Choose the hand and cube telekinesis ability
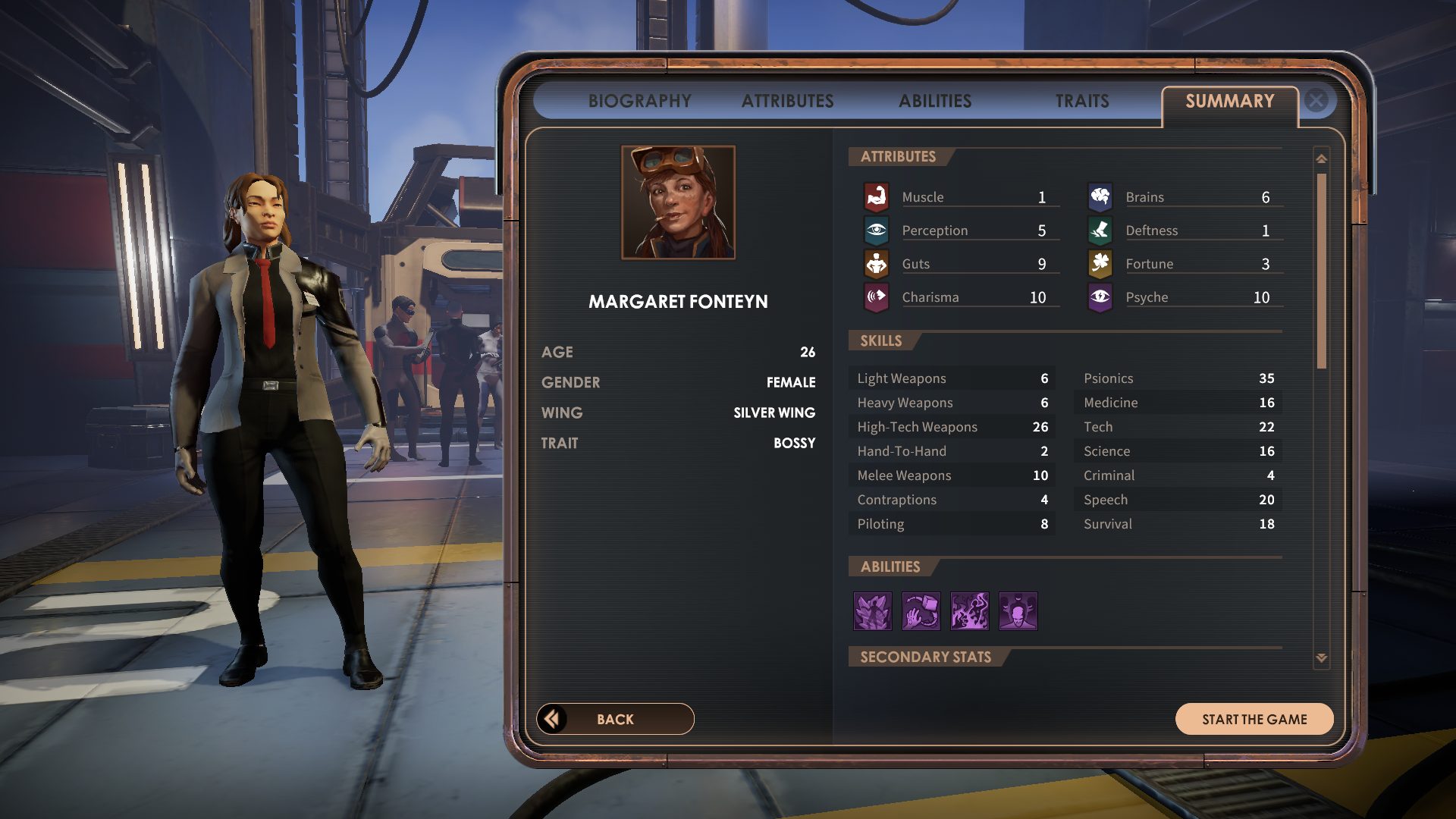 tap(921, 611)
